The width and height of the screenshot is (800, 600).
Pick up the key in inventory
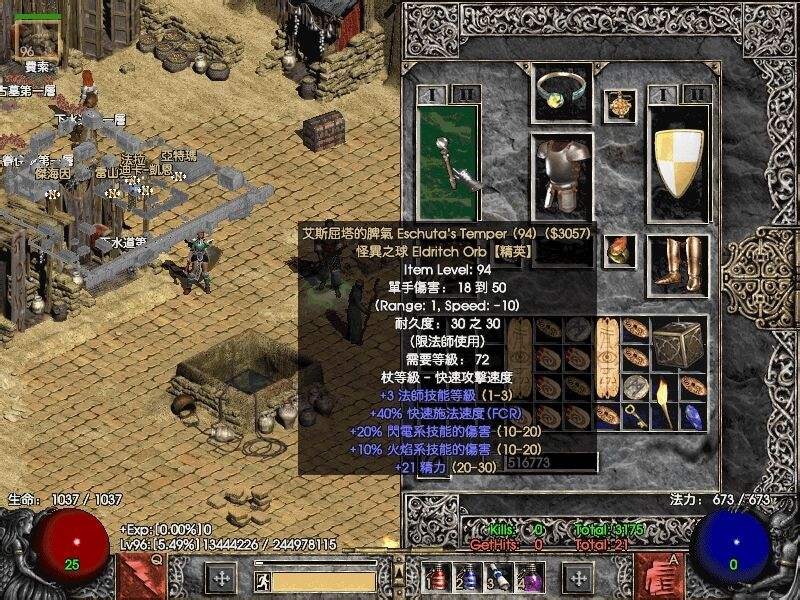[636, 416]
